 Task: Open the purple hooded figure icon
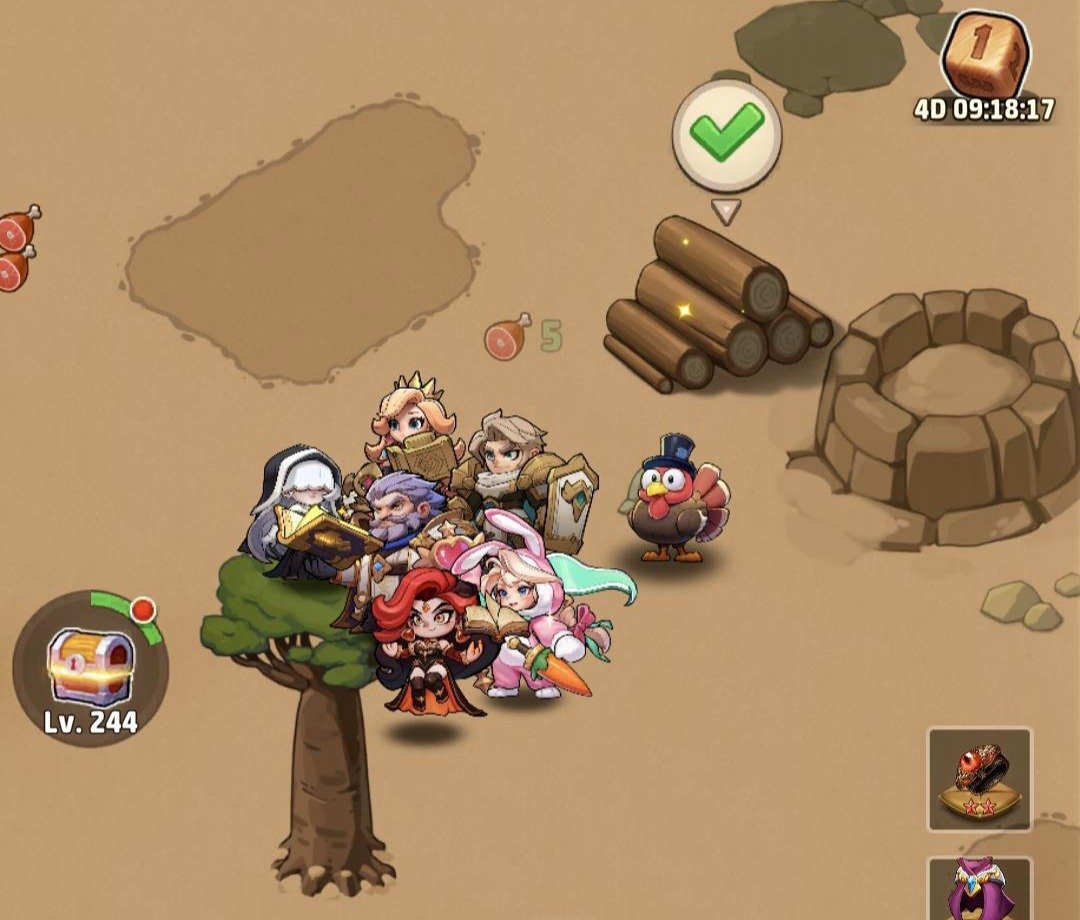tap(979, 889)
